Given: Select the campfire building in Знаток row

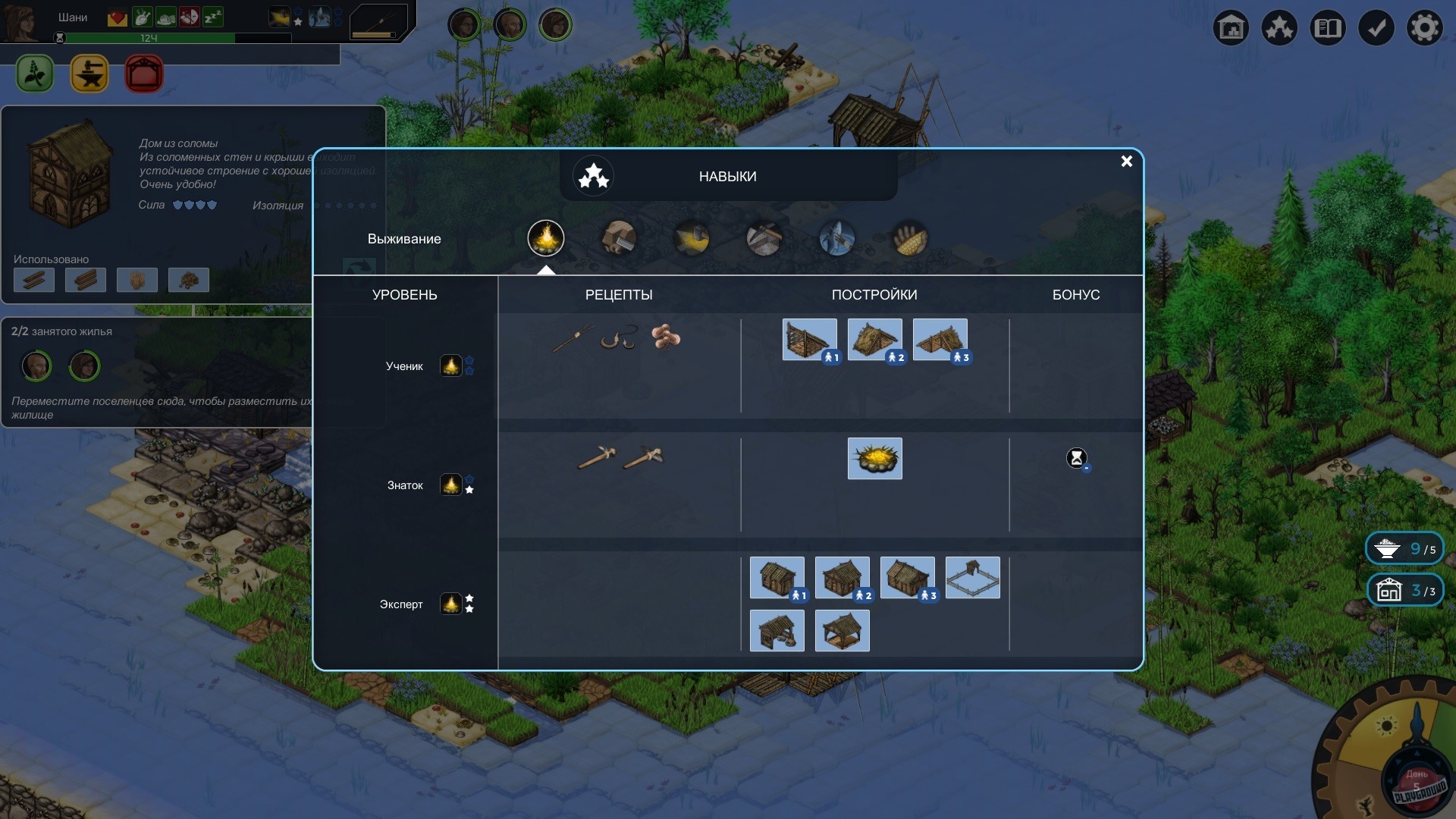Looking at the screenshot, I should pos(874,458).
